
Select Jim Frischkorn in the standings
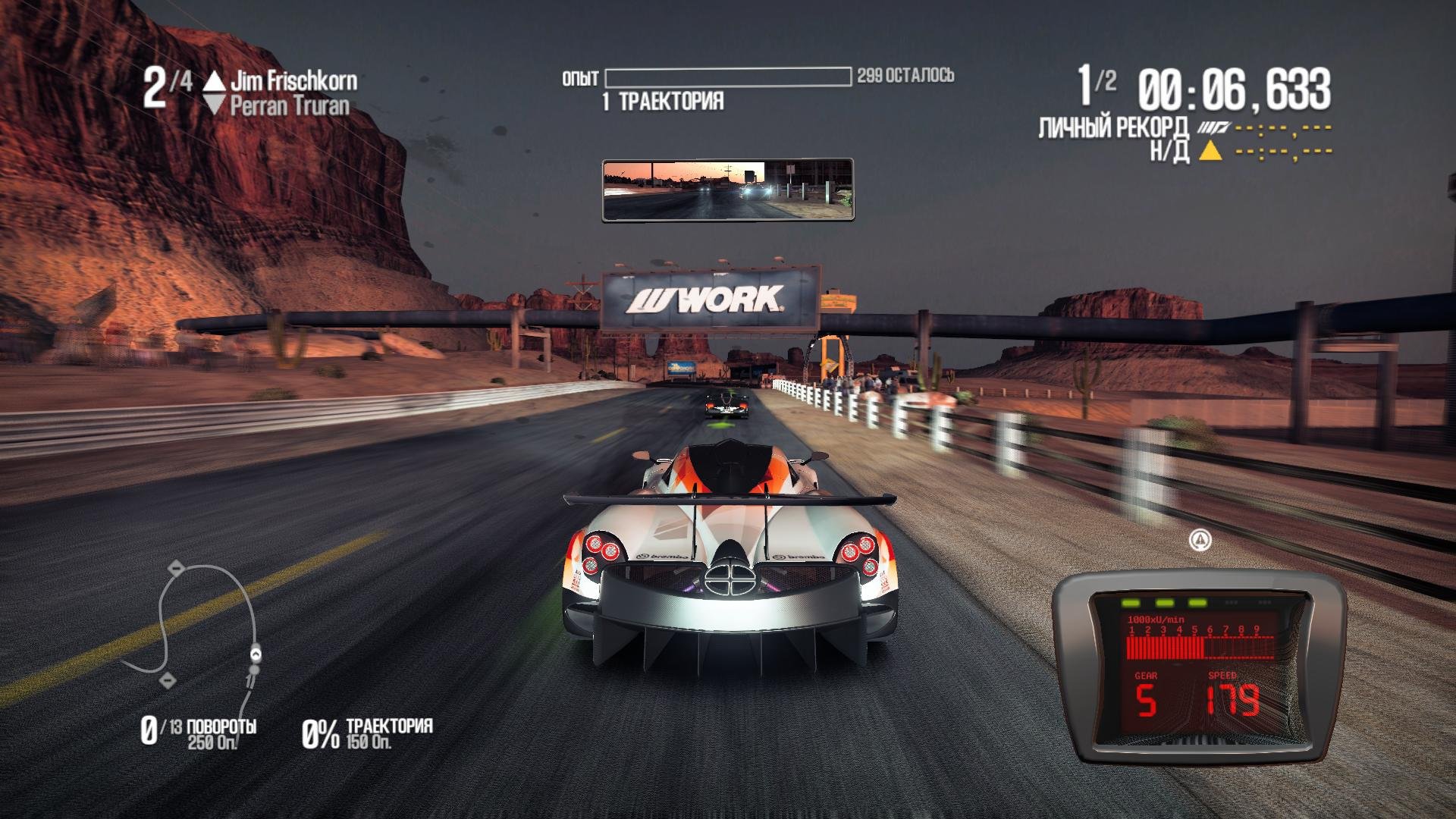pyautogui.click(x=293, y=80)
